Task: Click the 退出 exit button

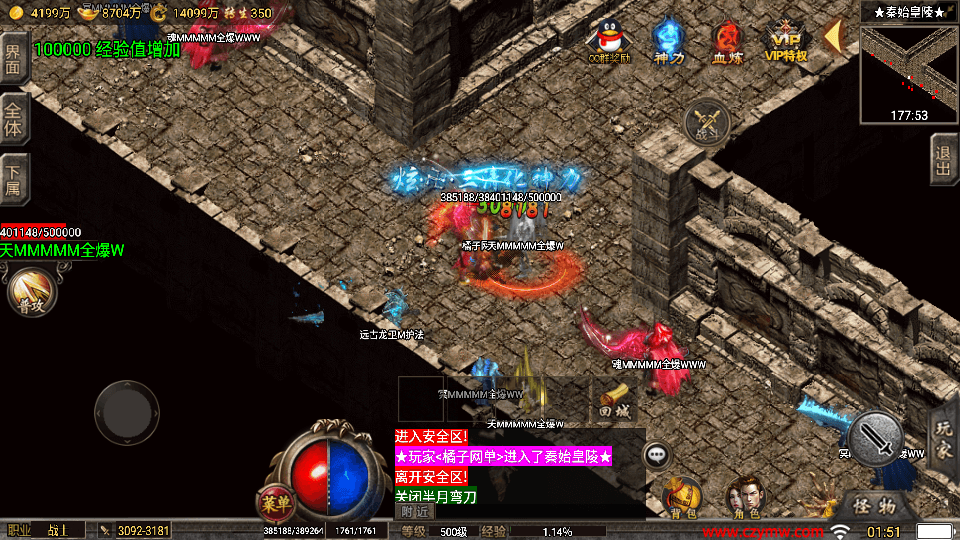Action: click(943, 160)
